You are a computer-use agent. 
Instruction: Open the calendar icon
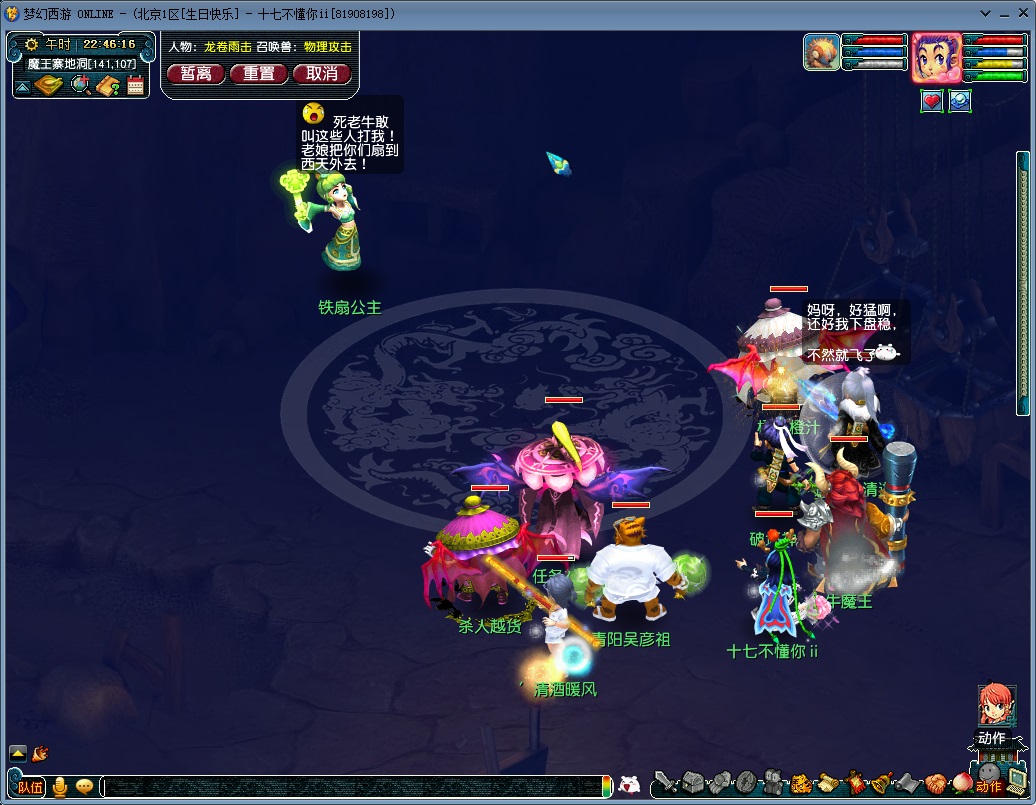point(136,86)
